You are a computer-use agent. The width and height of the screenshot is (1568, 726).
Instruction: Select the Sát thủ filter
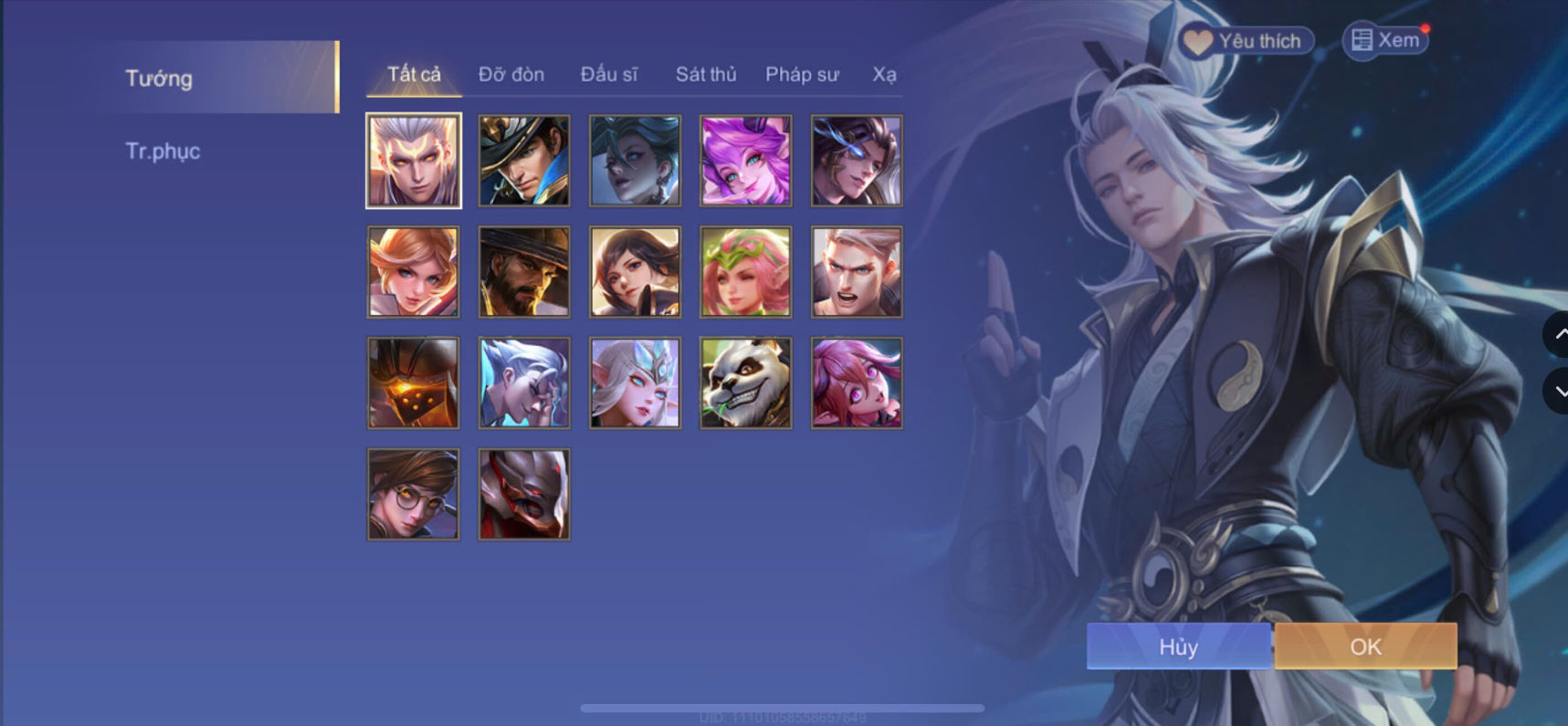[706, 75]
